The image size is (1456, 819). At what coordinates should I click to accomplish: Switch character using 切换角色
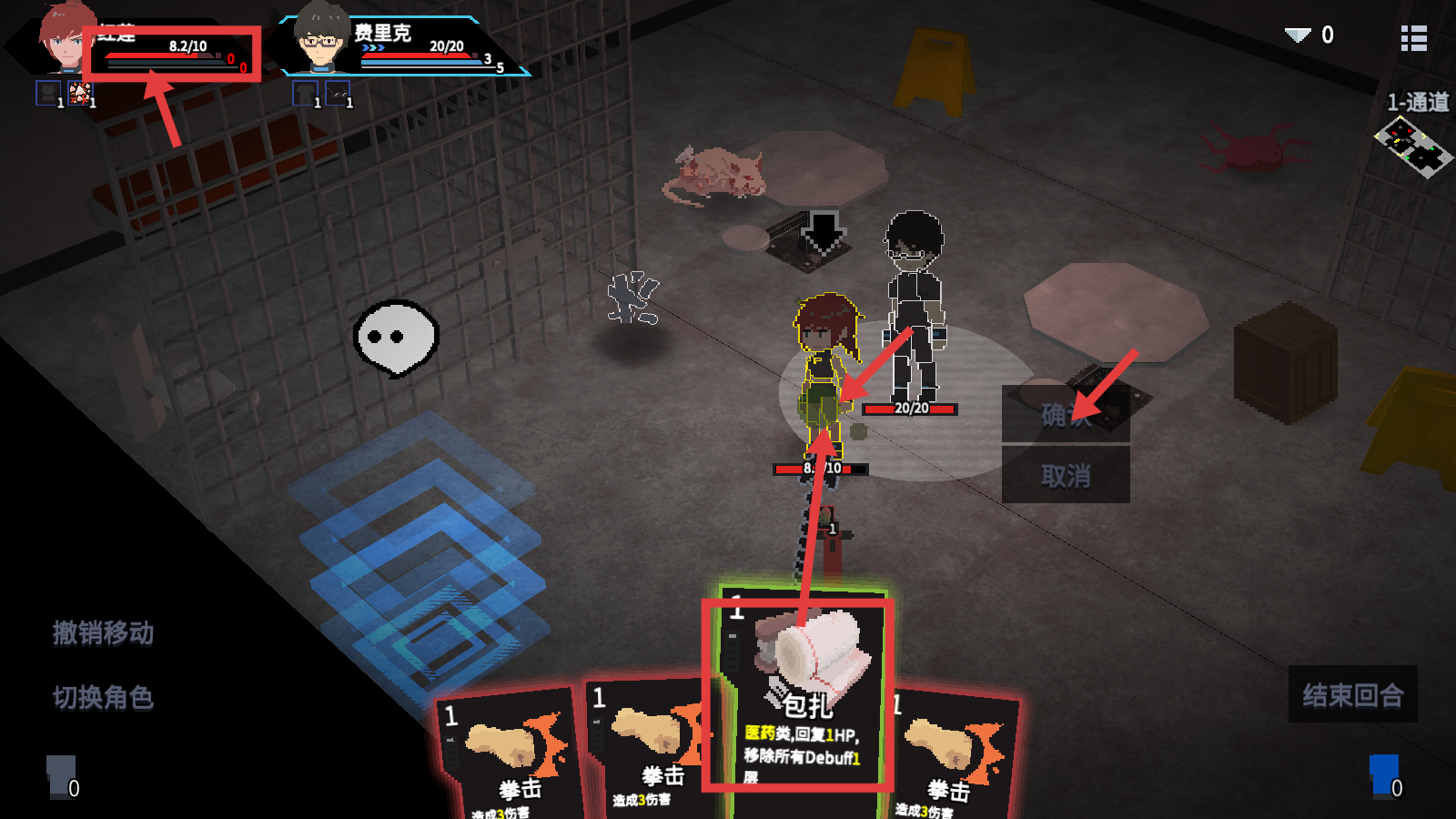pos(103,697)
